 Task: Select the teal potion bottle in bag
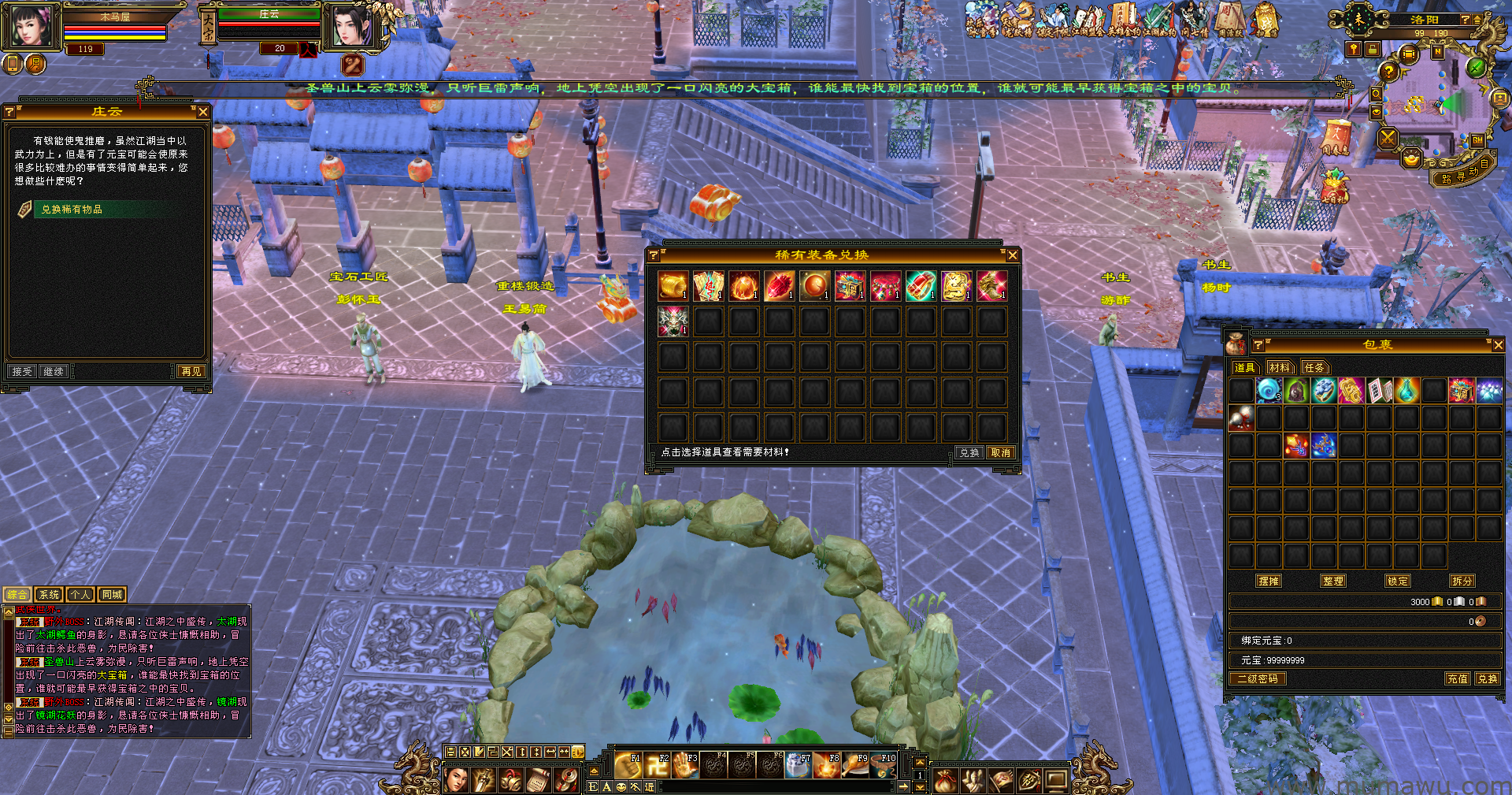pos(1406,390)
